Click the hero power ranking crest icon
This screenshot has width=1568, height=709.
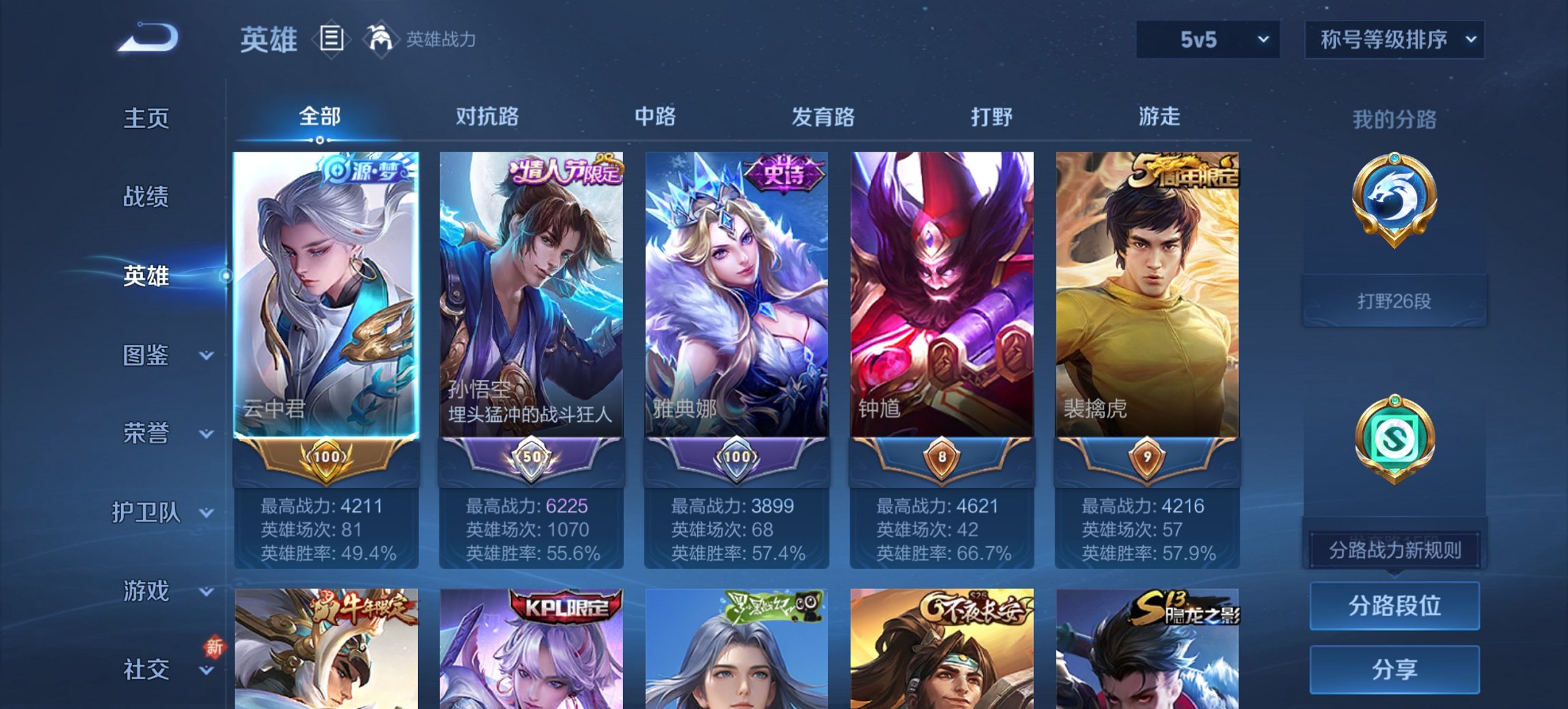(x=383, y=38)
